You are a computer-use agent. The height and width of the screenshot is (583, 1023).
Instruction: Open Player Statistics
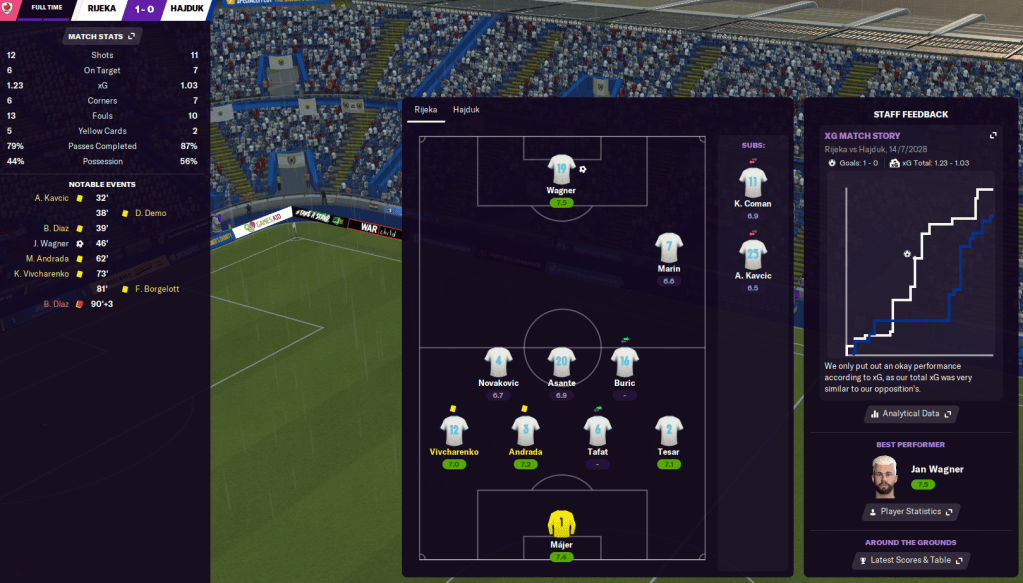pos(910,512)
